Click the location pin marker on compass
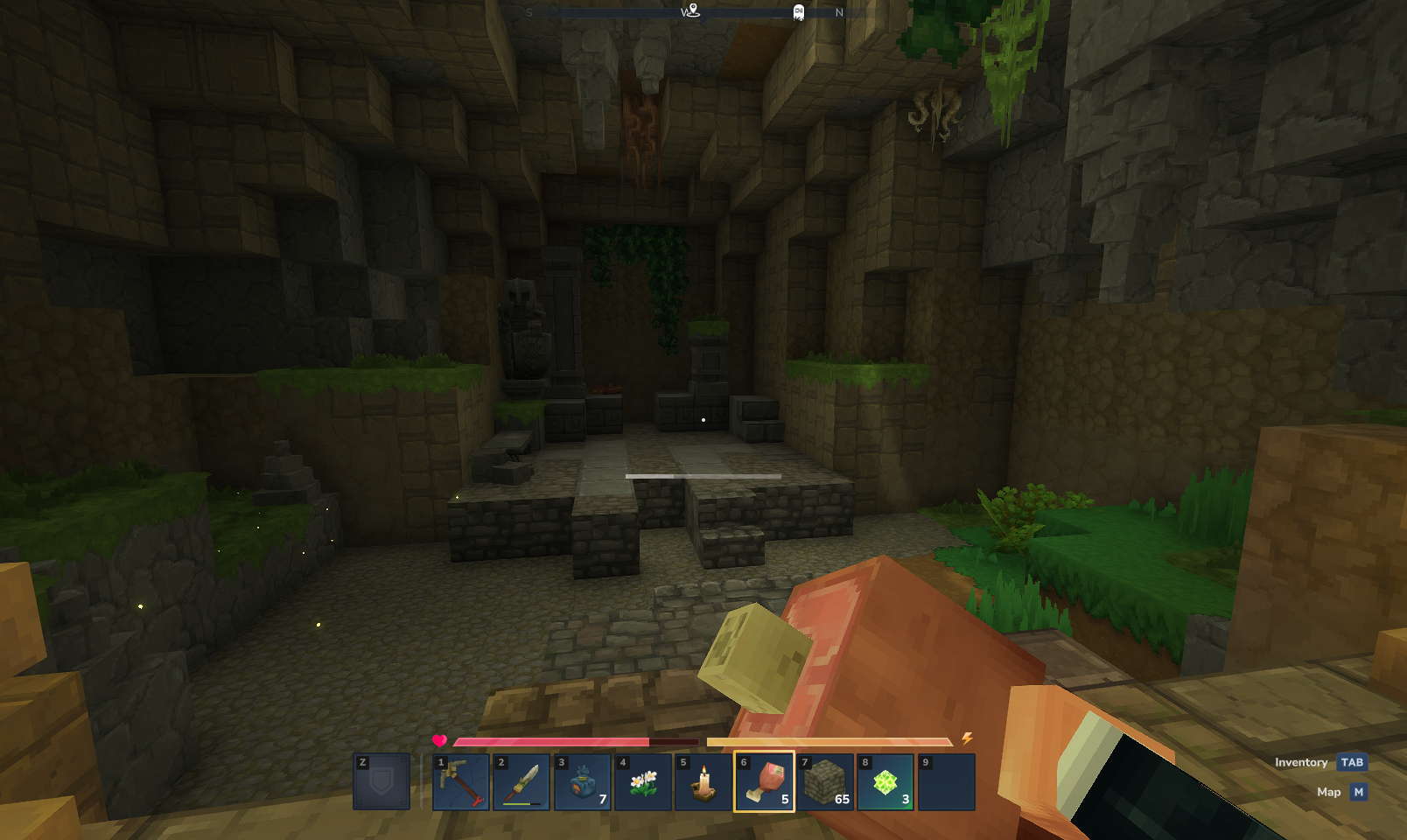The width and height of the screenshot is (1407, 840). pyautogui.click(x=692, y=10)
